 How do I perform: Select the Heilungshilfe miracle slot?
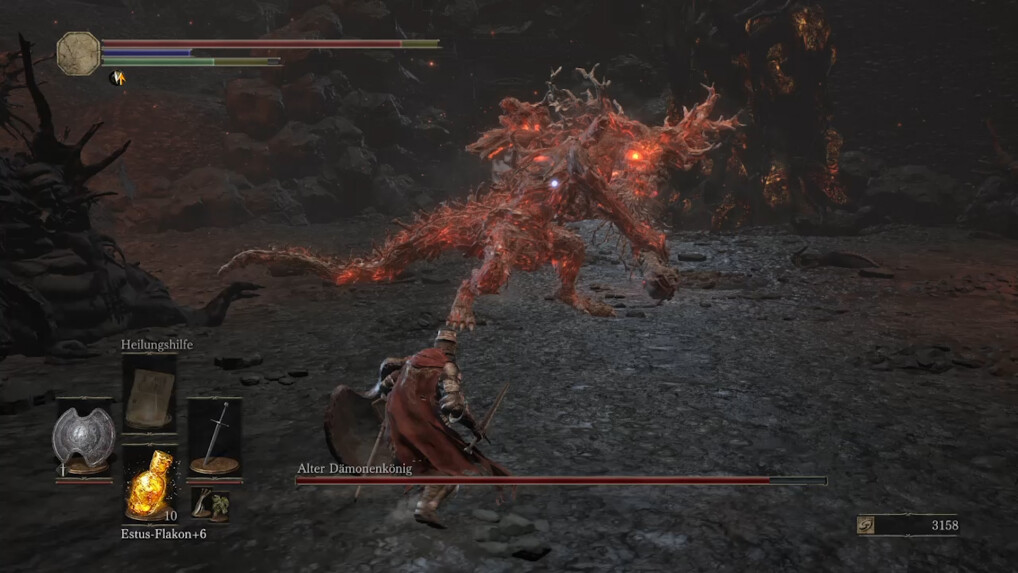pyautogui.click(x=149, y=394)
